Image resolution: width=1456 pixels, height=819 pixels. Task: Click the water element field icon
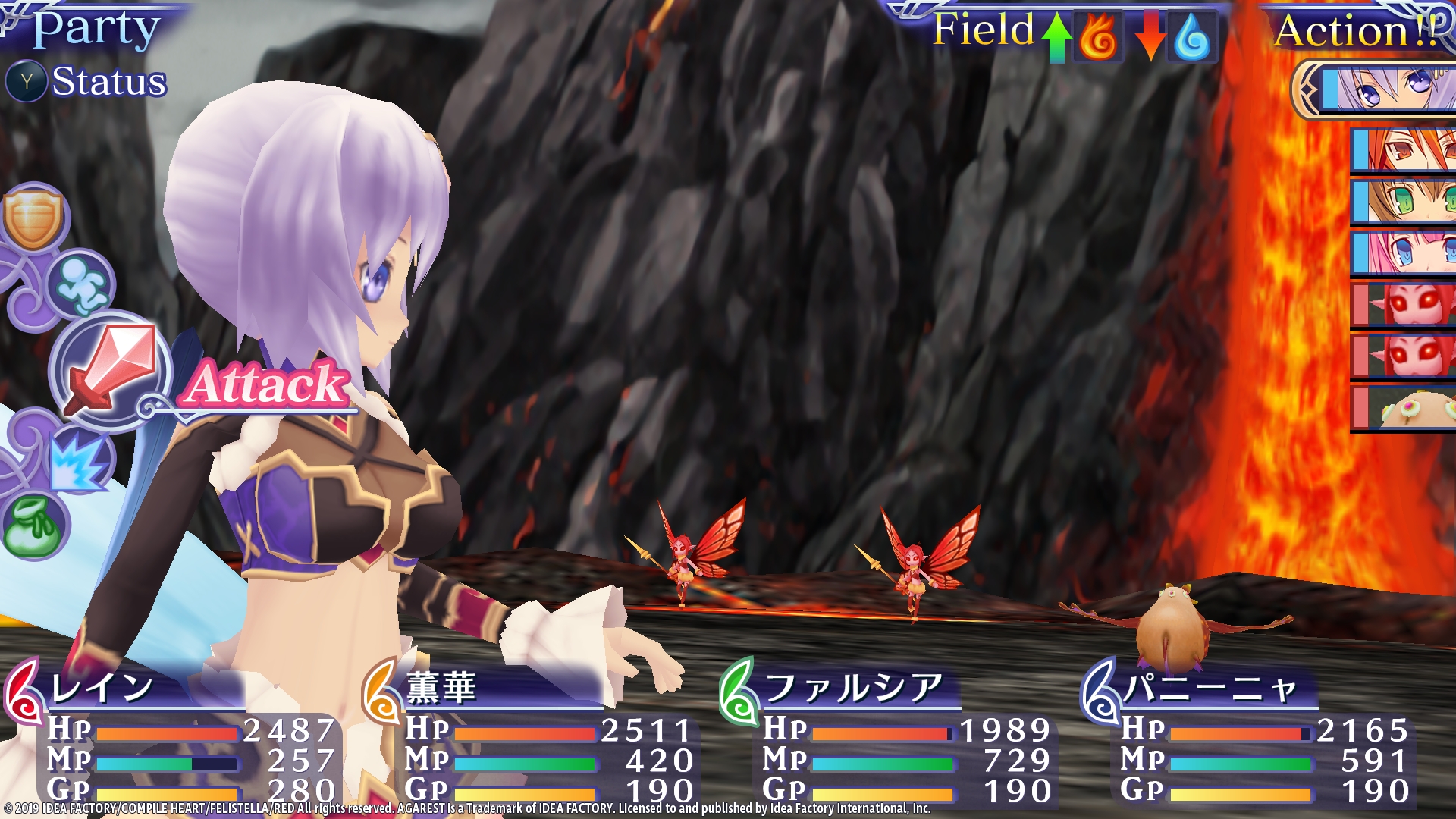tap(1191, 36)
